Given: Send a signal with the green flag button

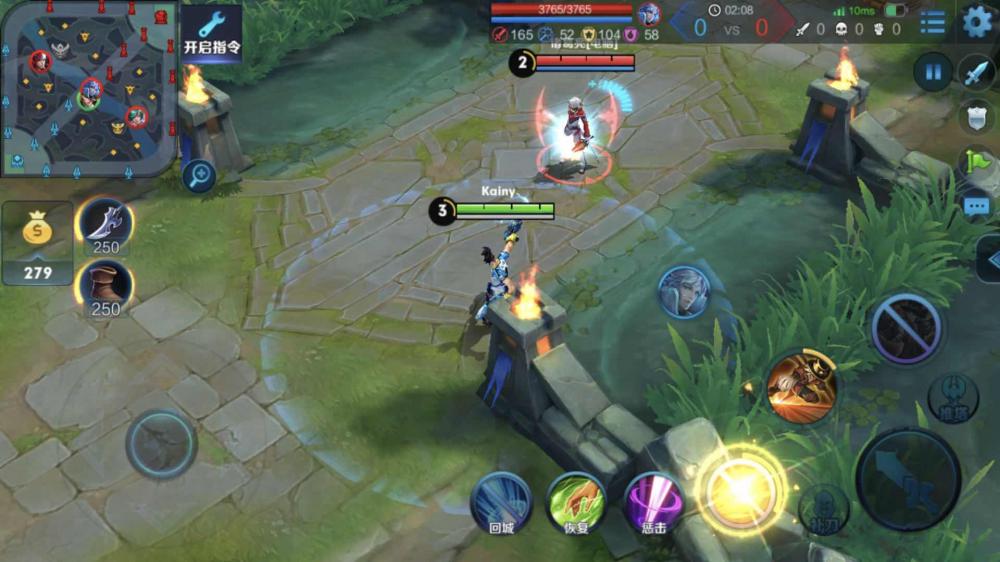Looking at the screenshot, I should pos(976,161).
